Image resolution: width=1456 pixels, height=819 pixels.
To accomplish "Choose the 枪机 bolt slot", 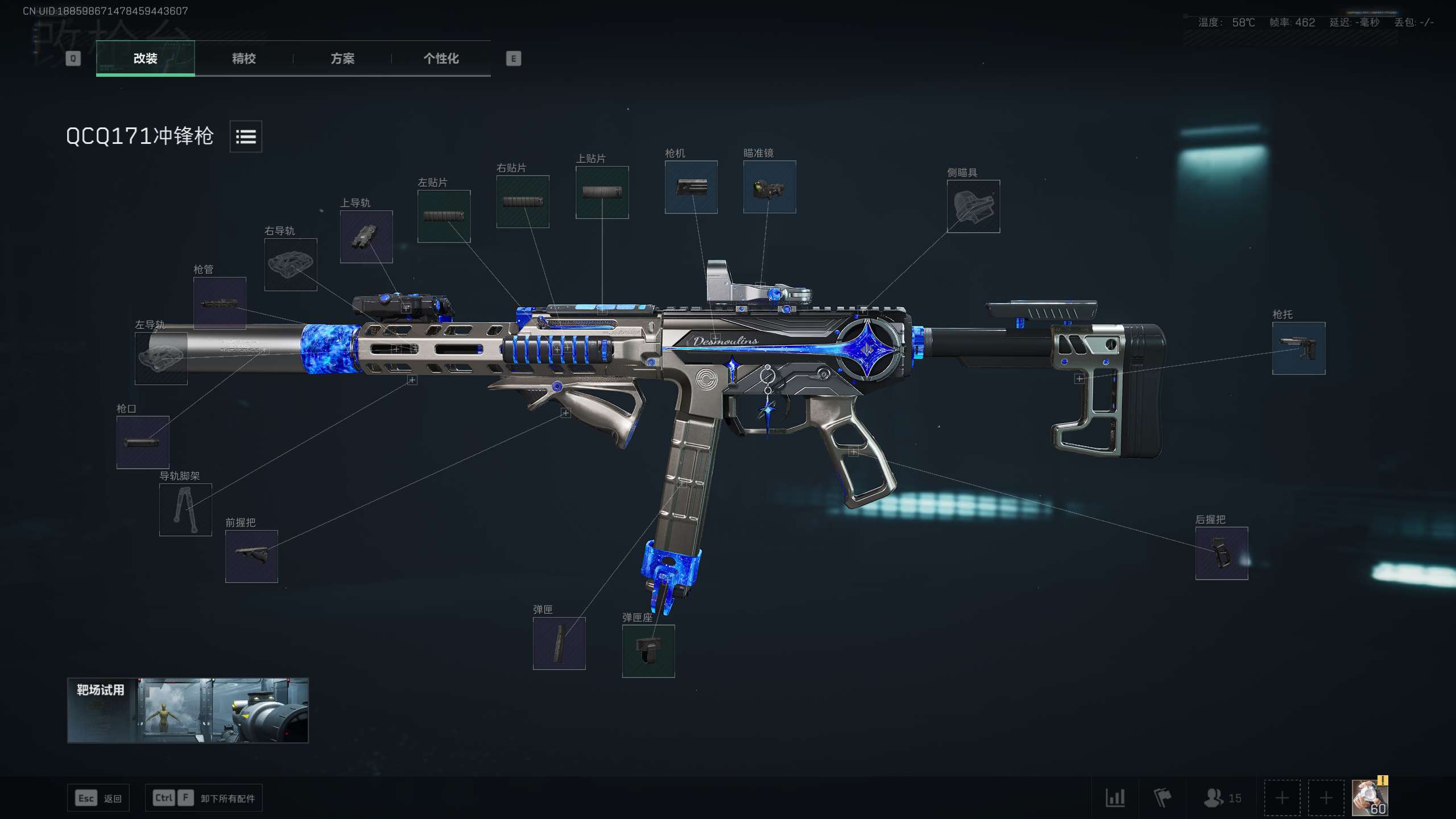I will tap(691, 187).
